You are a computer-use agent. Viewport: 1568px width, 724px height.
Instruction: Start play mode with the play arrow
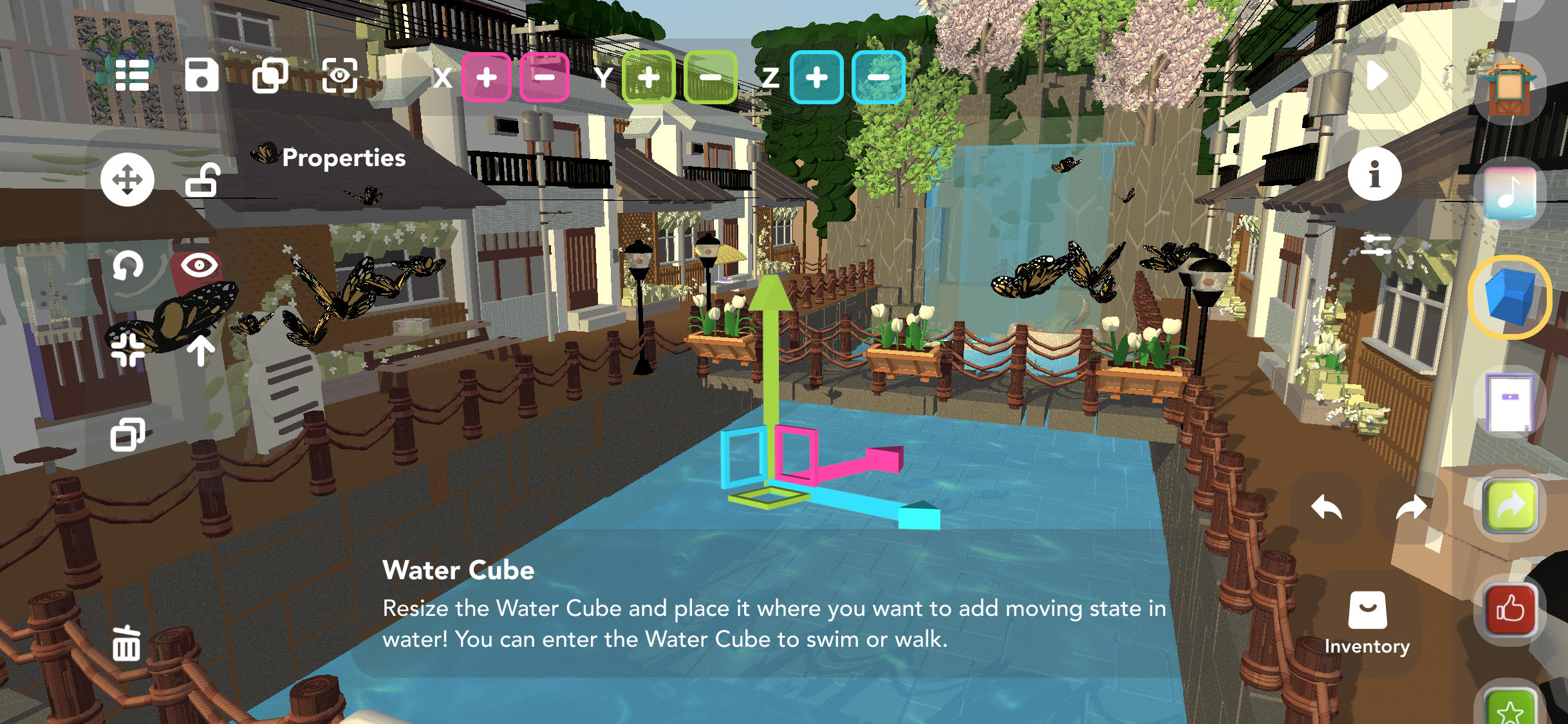[x=1376, y=76]
